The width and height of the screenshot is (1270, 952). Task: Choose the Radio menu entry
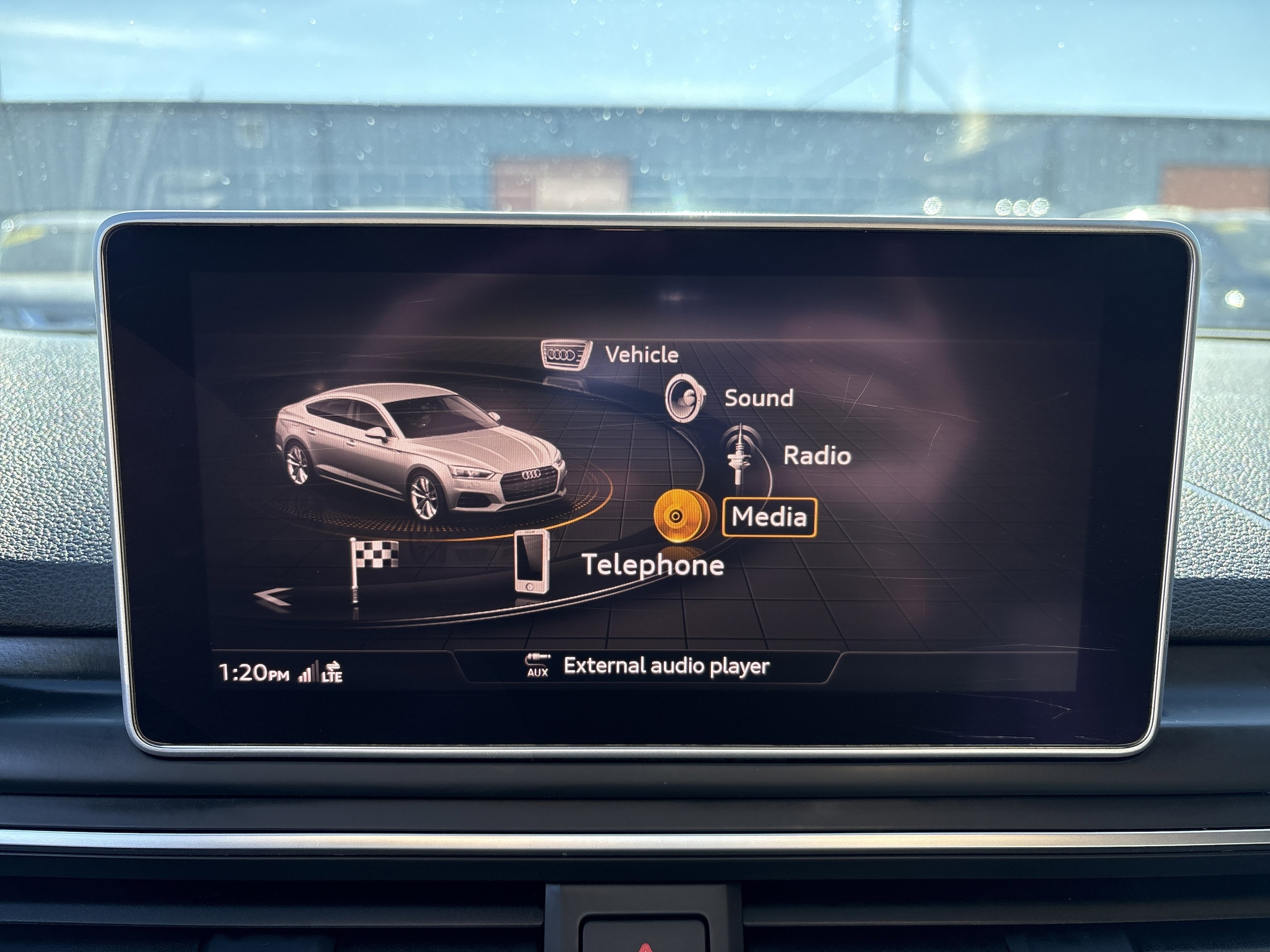pyautogui.click(x=816, y=455)
